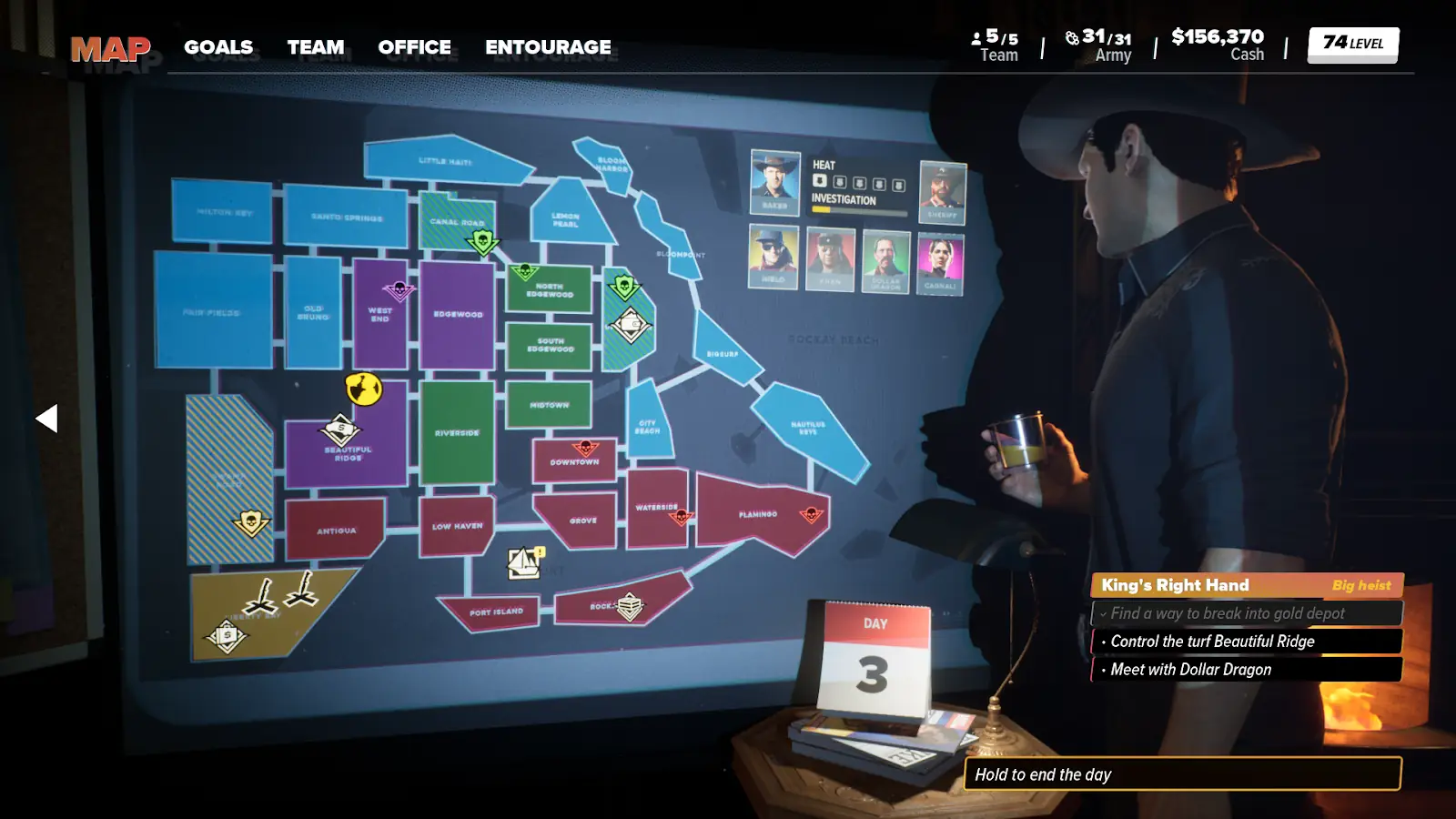This screenshot has width=1456, height=819.
Task: Open the sailboat mission marker
Action: click(x=525, y=563)
